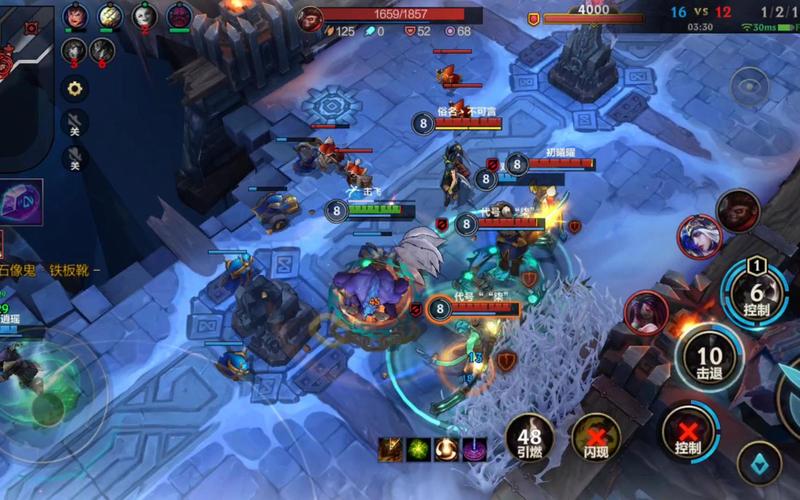This screenshot has width=800, height=500.
Task: Toggle the lower 关 switch icon
Action: click(x=74, y=158)
